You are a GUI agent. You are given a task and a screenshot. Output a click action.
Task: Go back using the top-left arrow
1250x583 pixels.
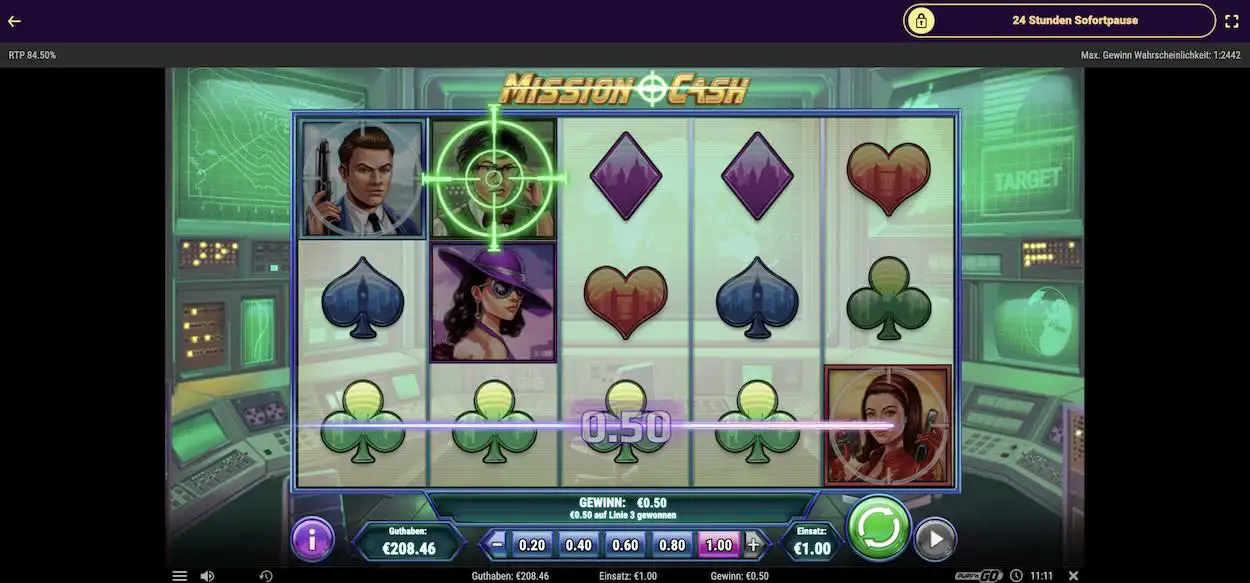pyautogui.click(x=14, y=21)
